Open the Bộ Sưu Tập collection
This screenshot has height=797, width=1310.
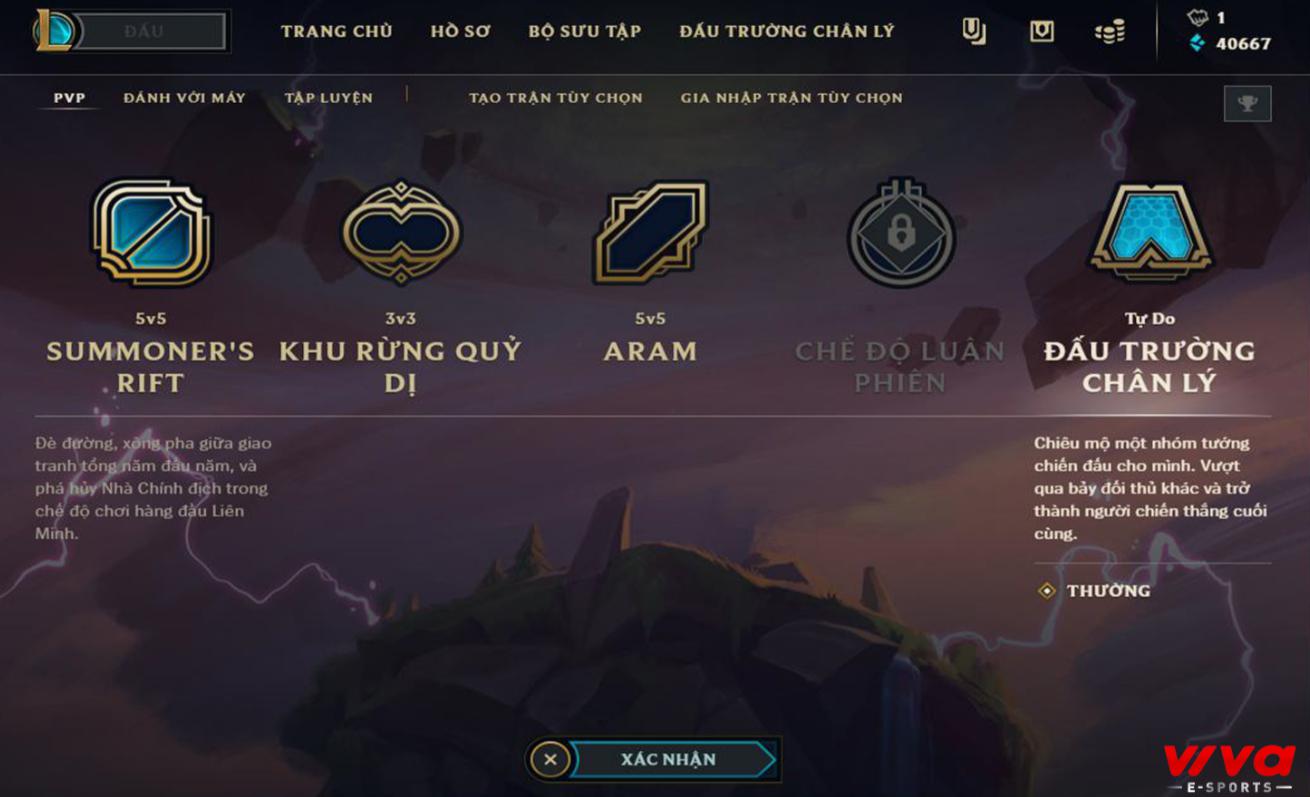(584, 31)
